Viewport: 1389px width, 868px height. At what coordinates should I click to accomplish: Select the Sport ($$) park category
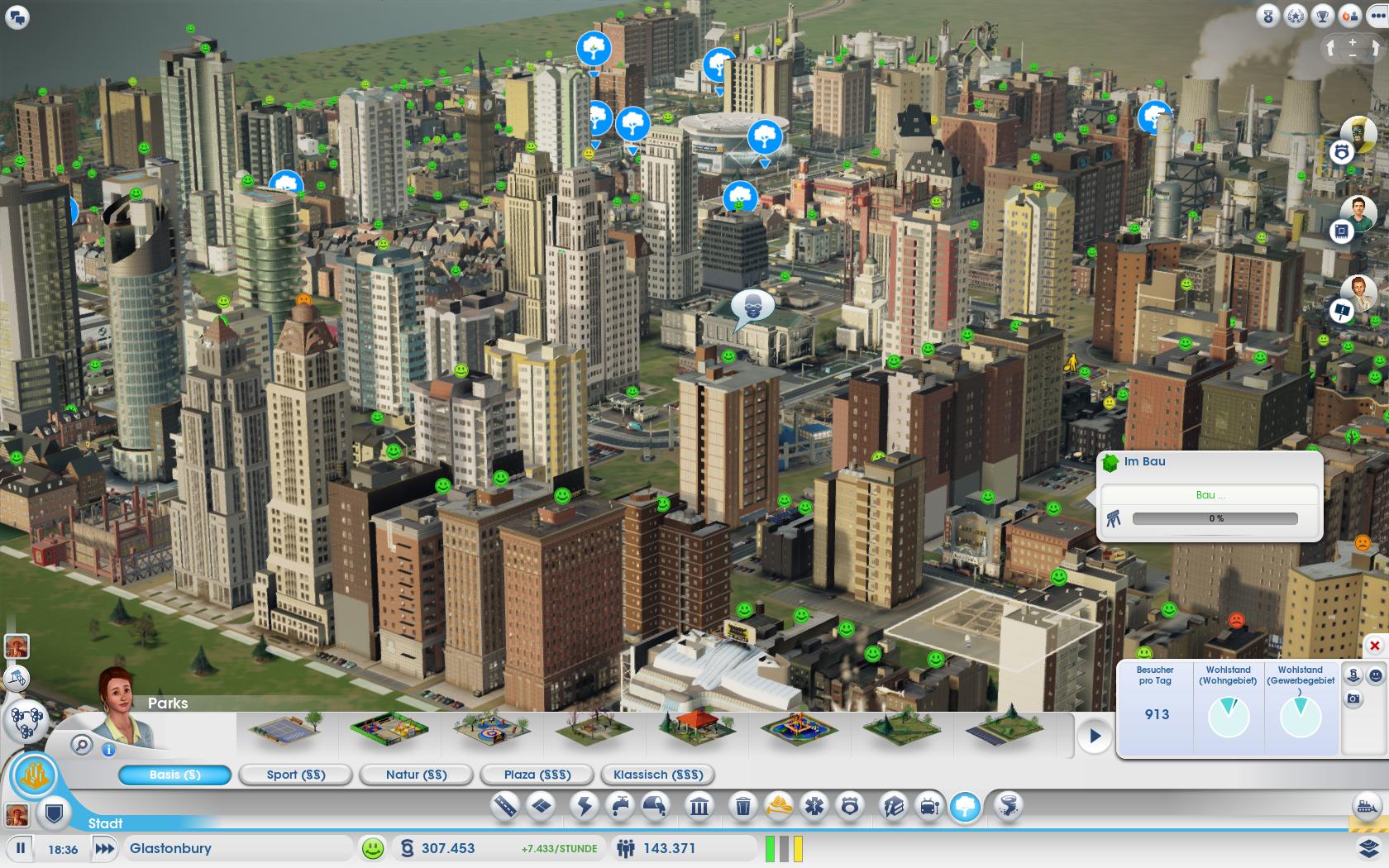tap(296, 775)
